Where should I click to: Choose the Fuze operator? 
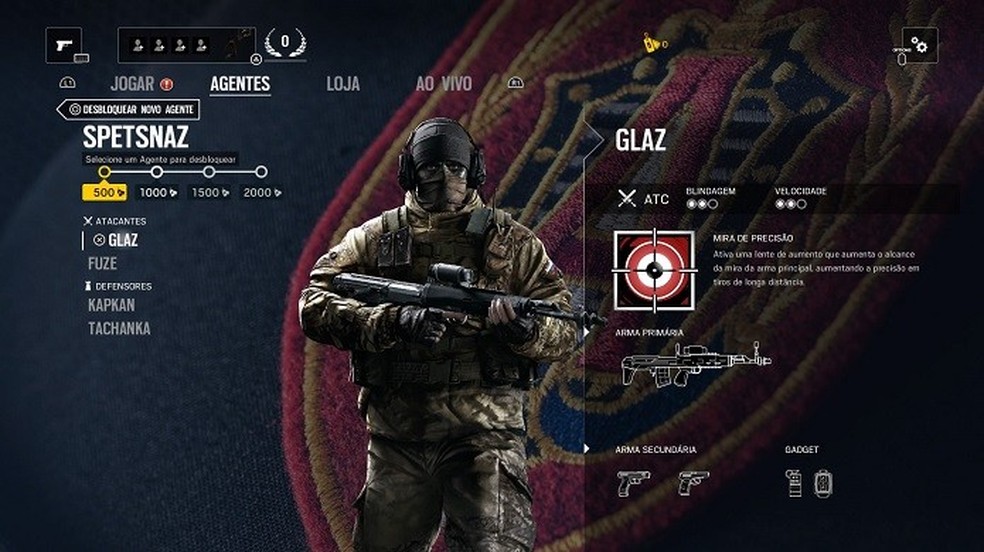pyautogui.click(x=102, y=264)
